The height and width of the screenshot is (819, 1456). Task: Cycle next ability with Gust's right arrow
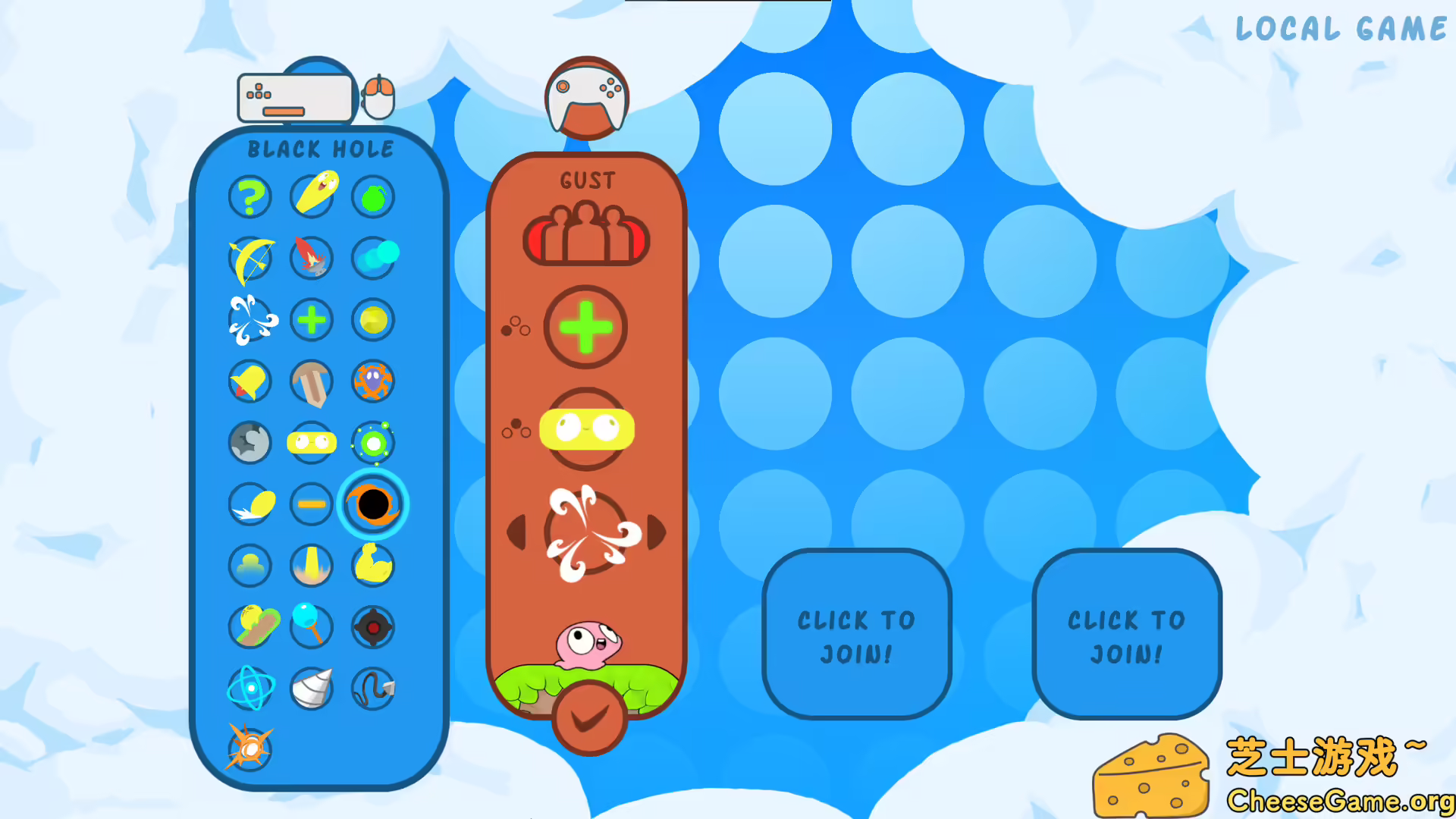[656, 533]
